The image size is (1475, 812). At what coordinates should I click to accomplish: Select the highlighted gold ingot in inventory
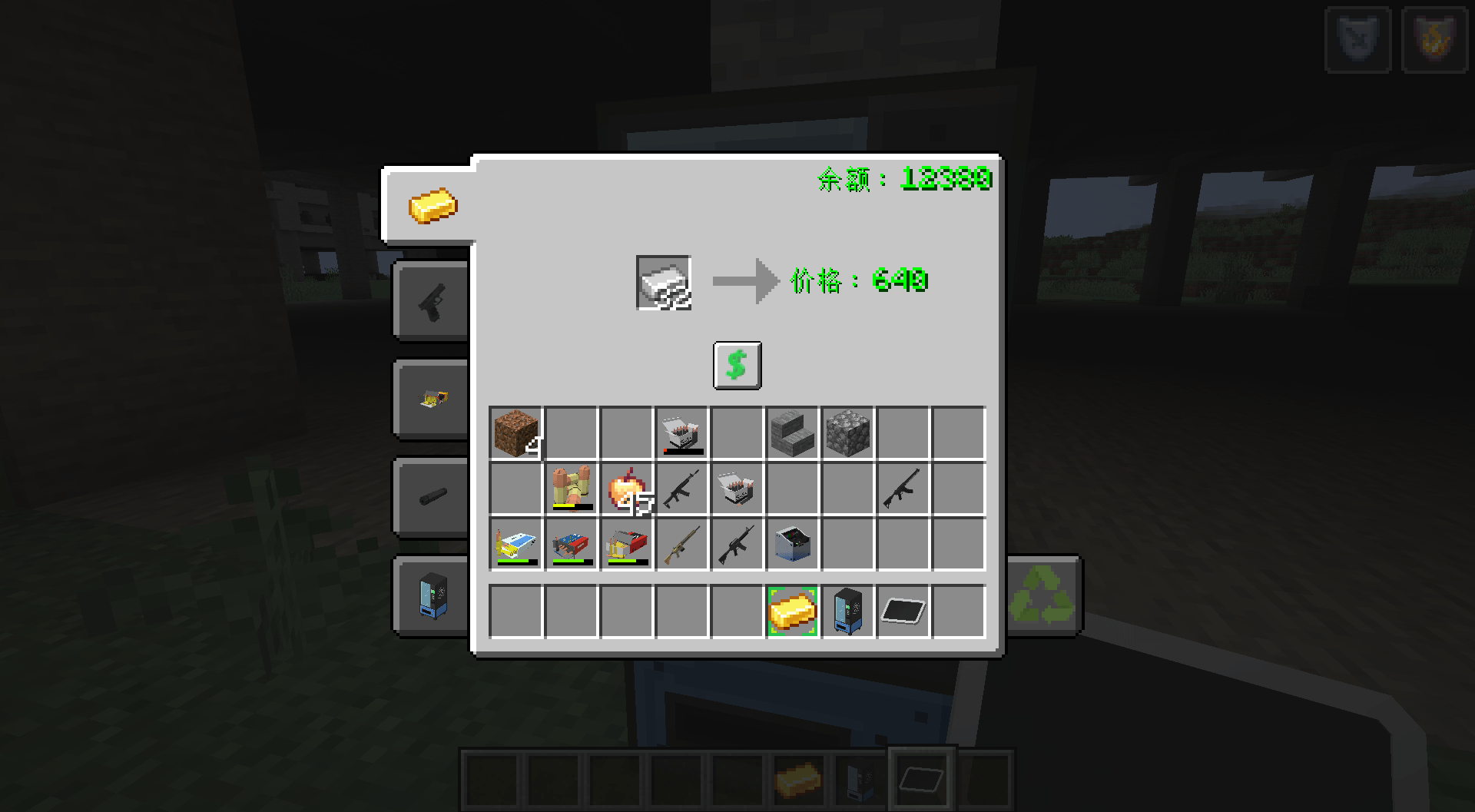pos(793,611)
